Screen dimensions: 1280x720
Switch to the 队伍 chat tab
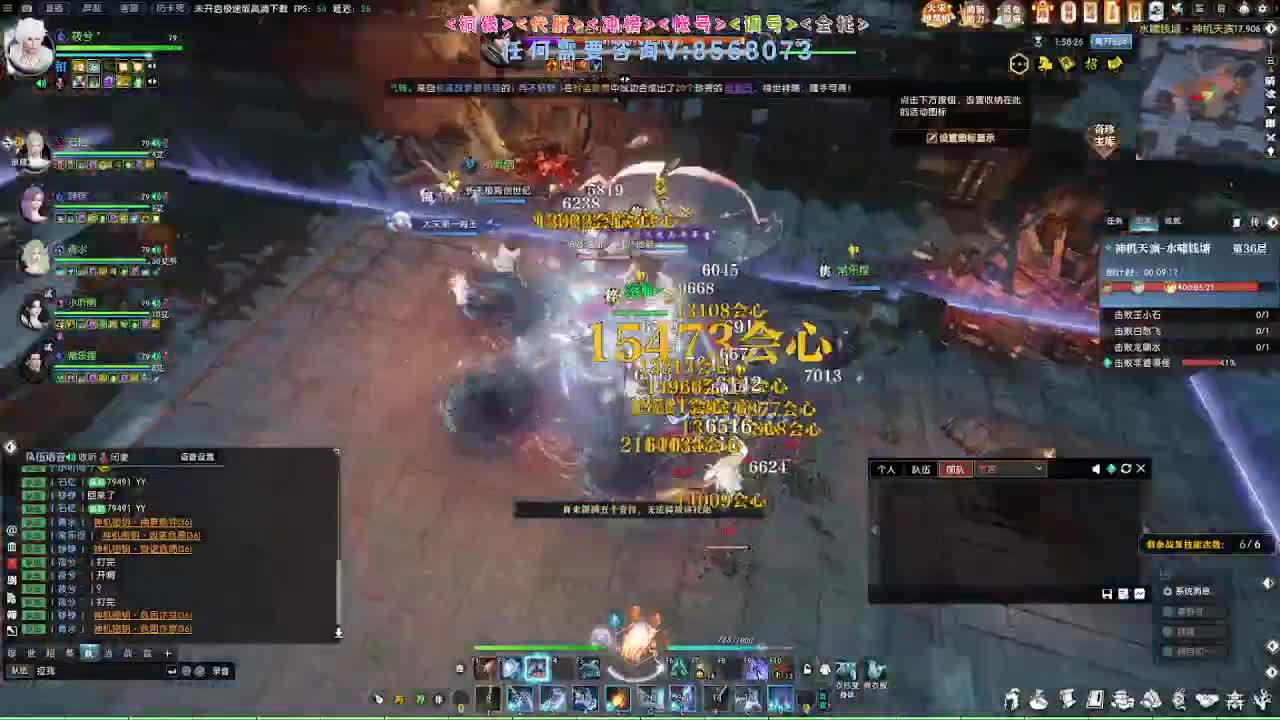[x=920, y=469]
